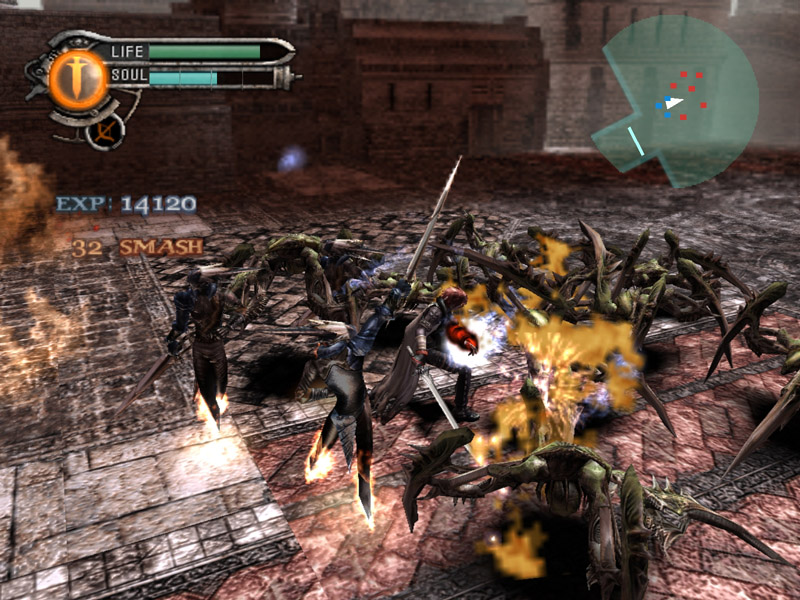The height and width of the screenshot is (600, 800).
Task: Select the small crossed-out bow icon
Action: [102, 130]
